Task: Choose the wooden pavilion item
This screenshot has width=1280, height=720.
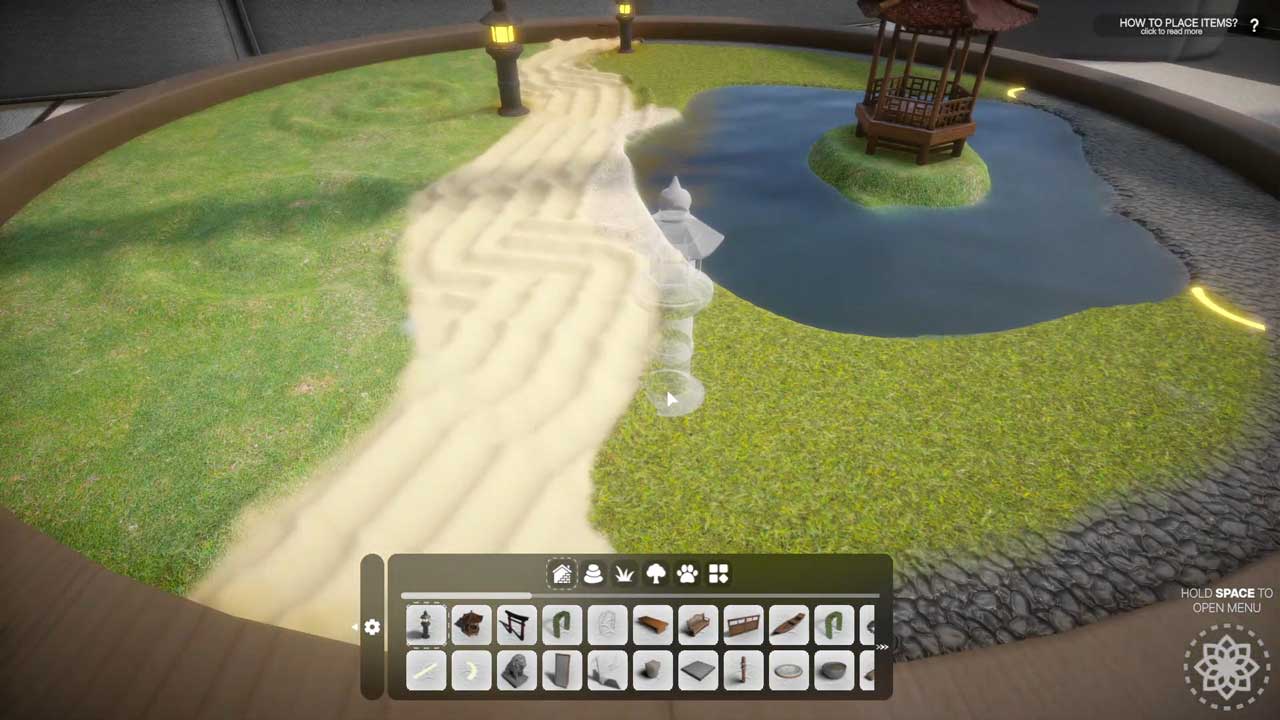Action: click(x=471, y=625)
